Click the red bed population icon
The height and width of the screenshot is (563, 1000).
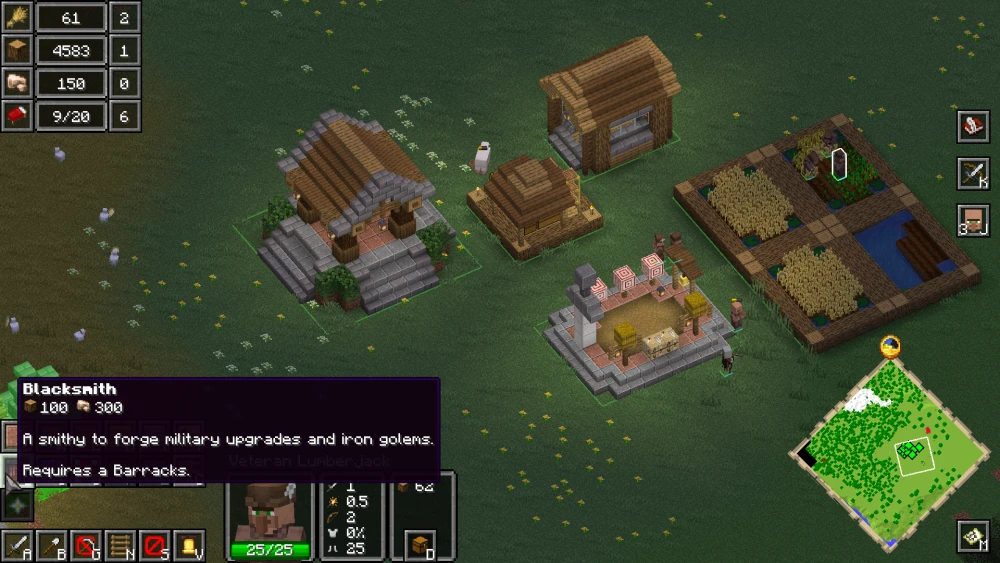17,116
